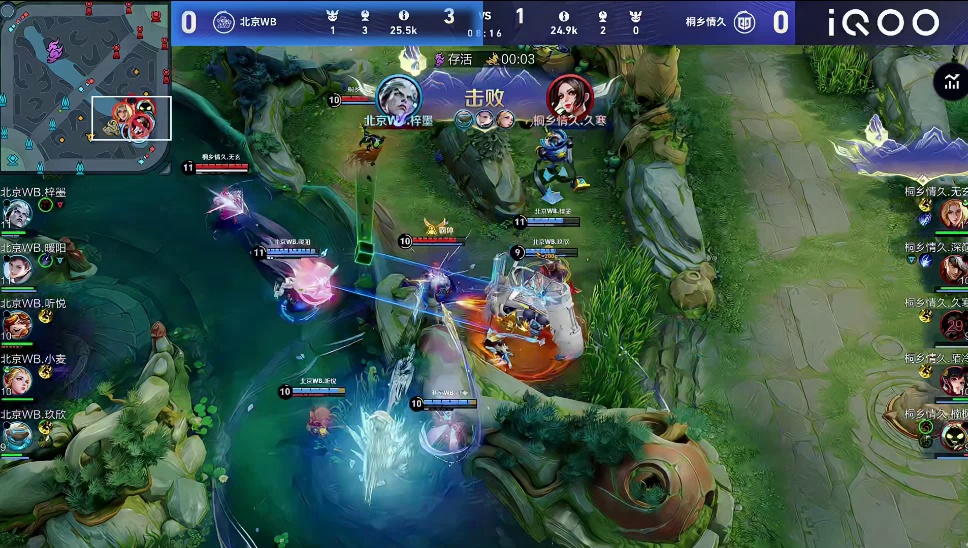Pick 北京WB.玖欣 hero portrait
Viewport: 968px width, 548px height.
pos(17,435)
